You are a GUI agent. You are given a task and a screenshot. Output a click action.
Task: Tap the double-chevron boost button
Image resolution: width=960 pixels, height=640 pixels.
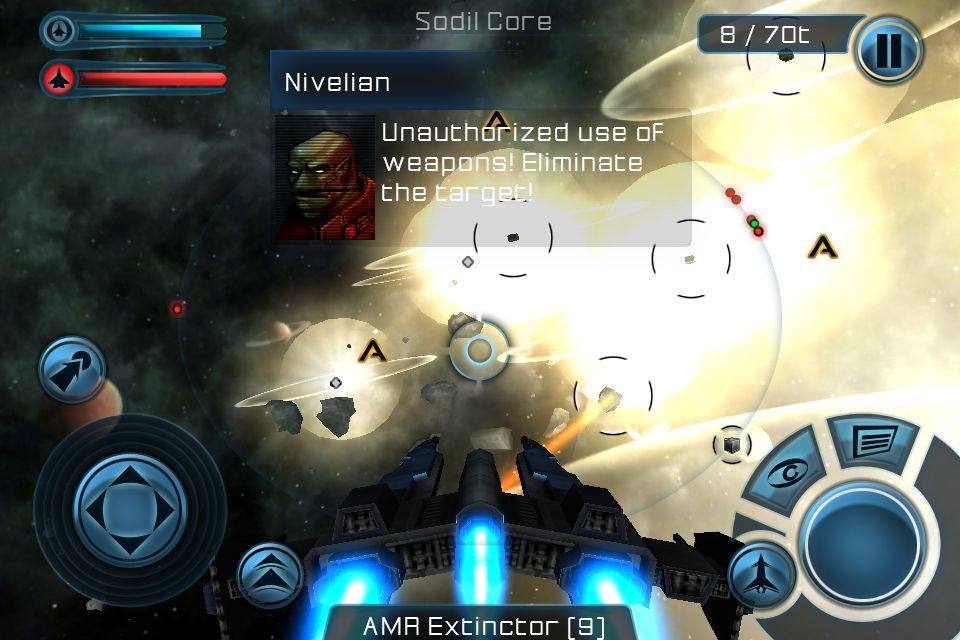(270, 574)
